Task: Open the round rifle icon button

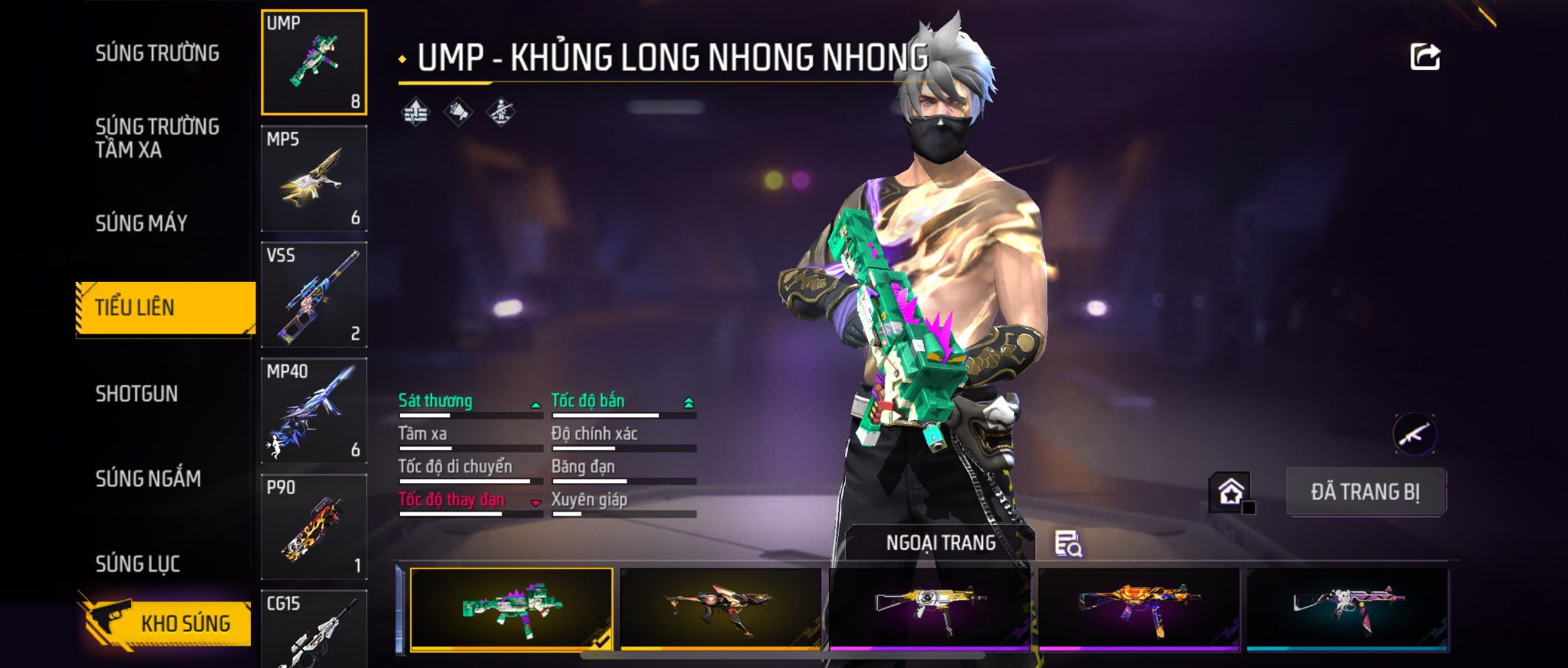Action: (1414, 434)
